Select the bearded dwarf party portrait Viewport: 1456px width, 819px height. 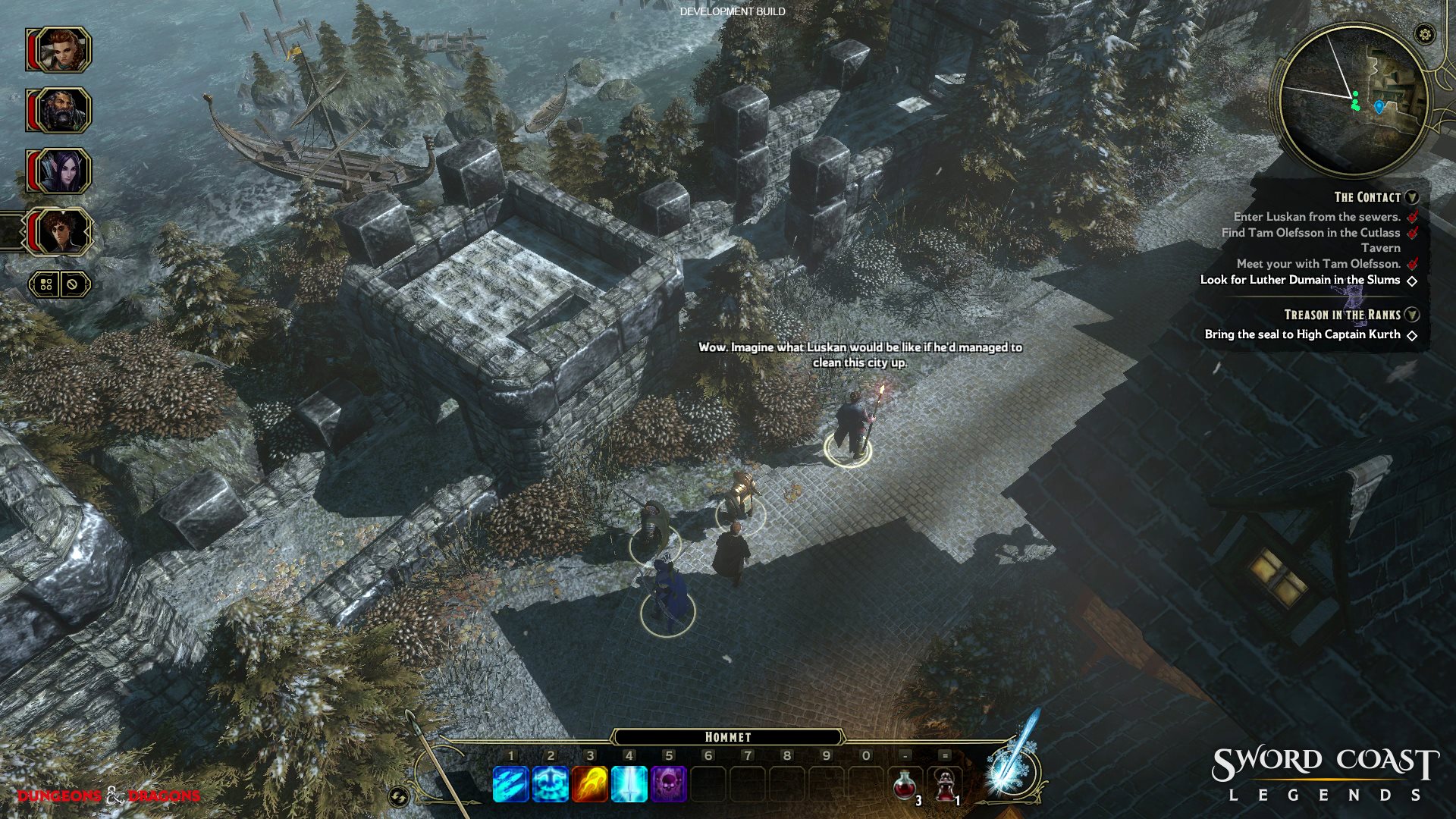coord(61,111)
